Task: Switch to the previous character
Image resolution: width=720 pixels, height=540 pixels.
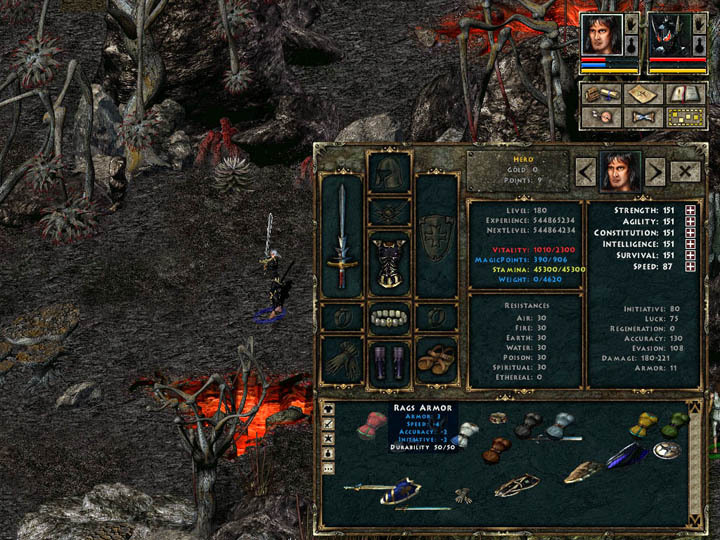Action: [x=585, y=171]
